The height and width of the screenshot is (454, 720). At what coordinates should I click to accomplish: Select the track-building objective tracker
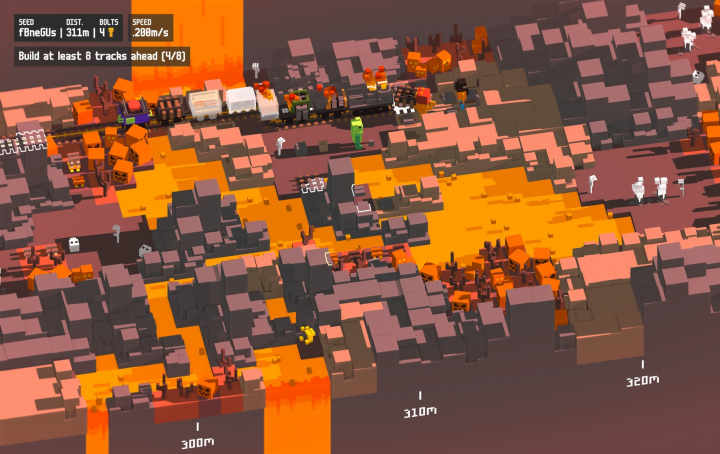pyautogui.click(x=102, y=57)
